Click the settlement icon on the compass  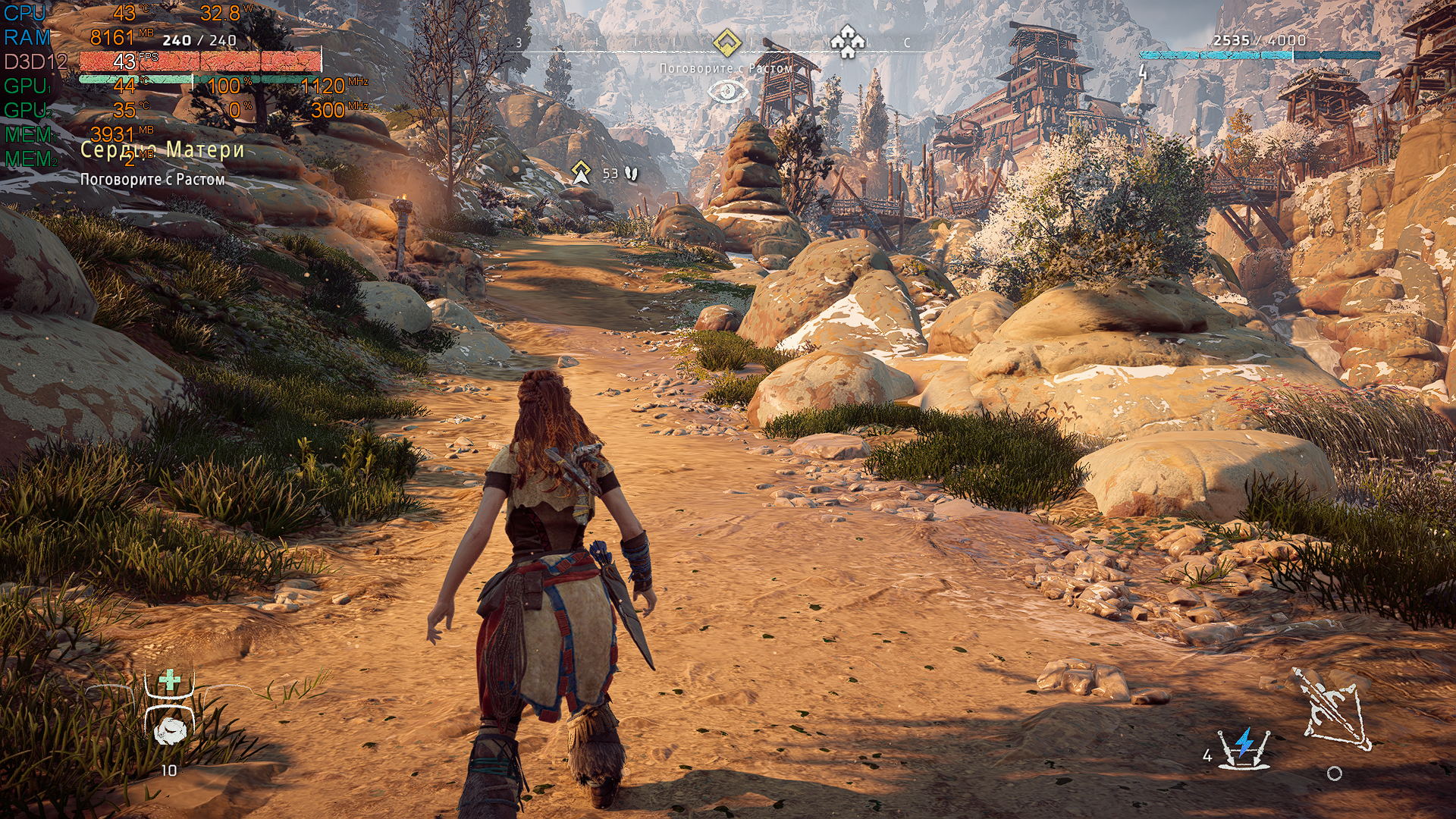pyautogui.click(x=847, y=42)
